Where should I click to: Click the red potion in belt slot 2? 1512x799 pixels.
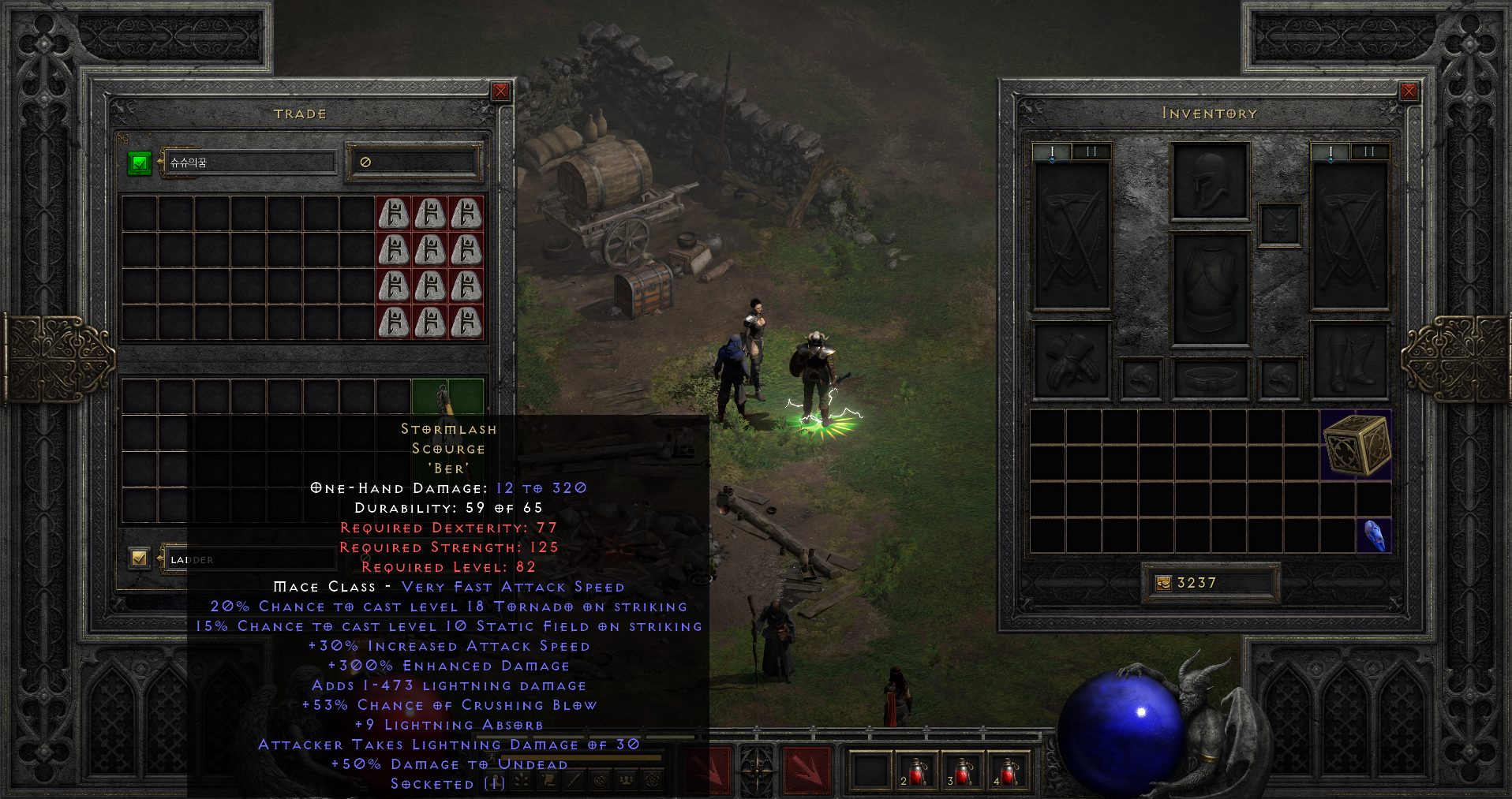pos(916,773)
